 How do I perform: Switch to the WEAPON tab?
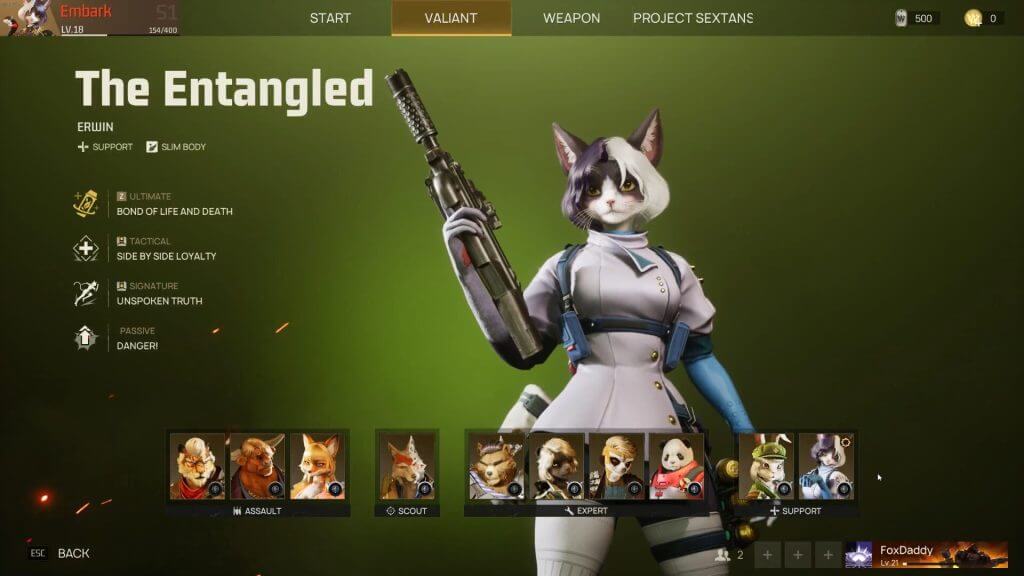pyautogui.click(x=571, y=18)
